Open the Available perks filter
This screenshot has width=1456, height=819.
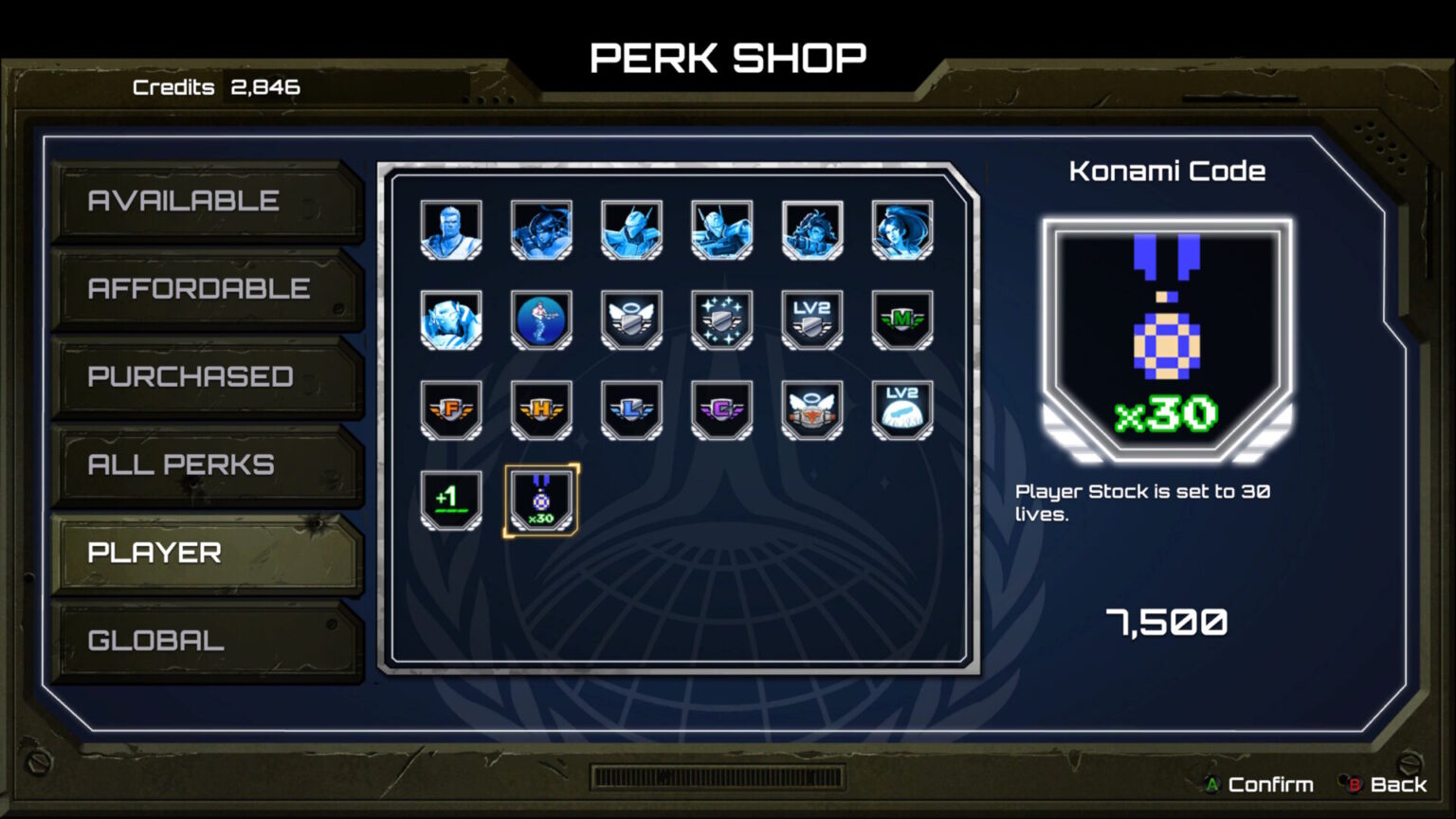tap(207, 201)
